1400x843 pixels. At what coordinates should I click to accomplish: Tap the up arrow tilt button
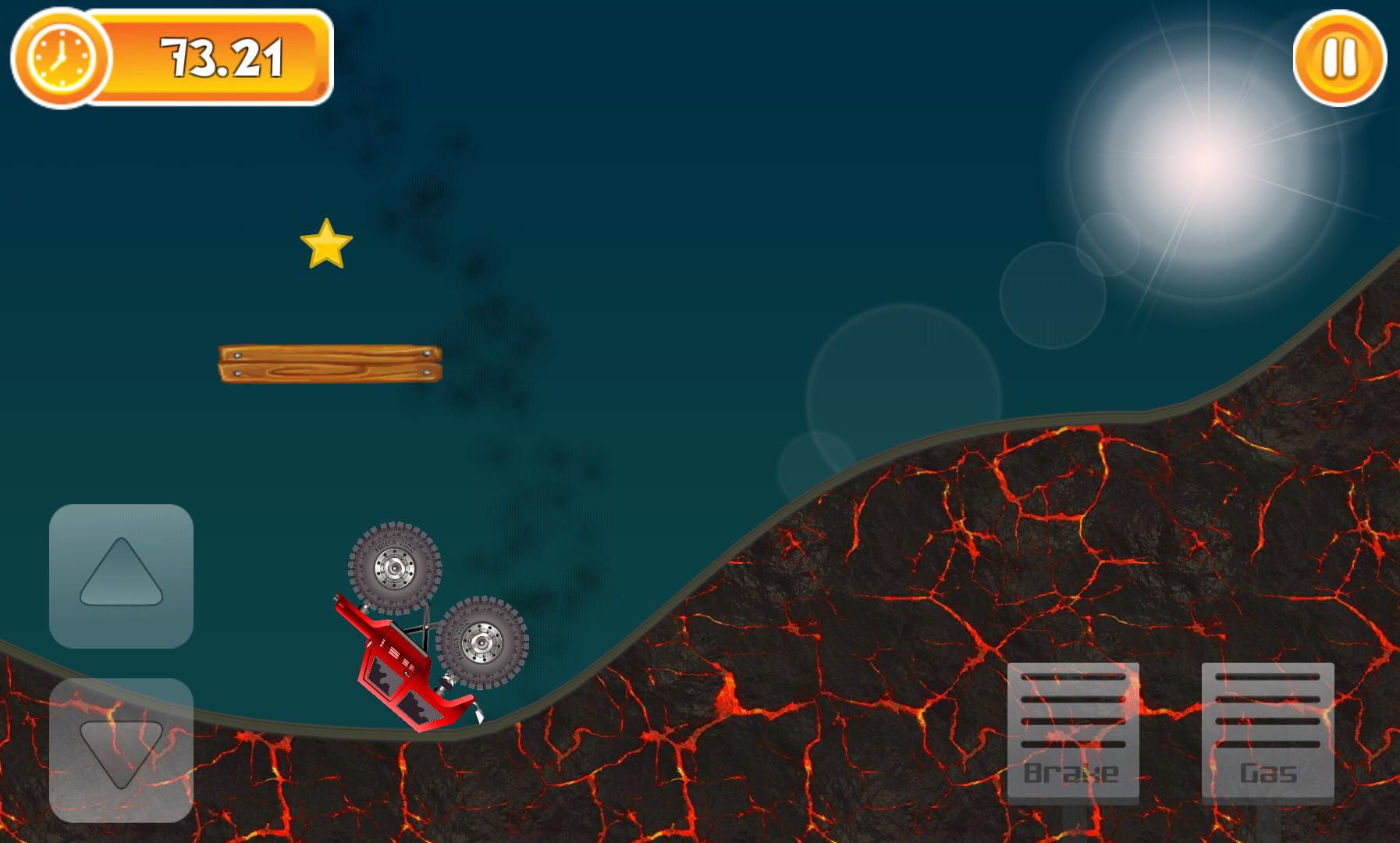point(121,576)
